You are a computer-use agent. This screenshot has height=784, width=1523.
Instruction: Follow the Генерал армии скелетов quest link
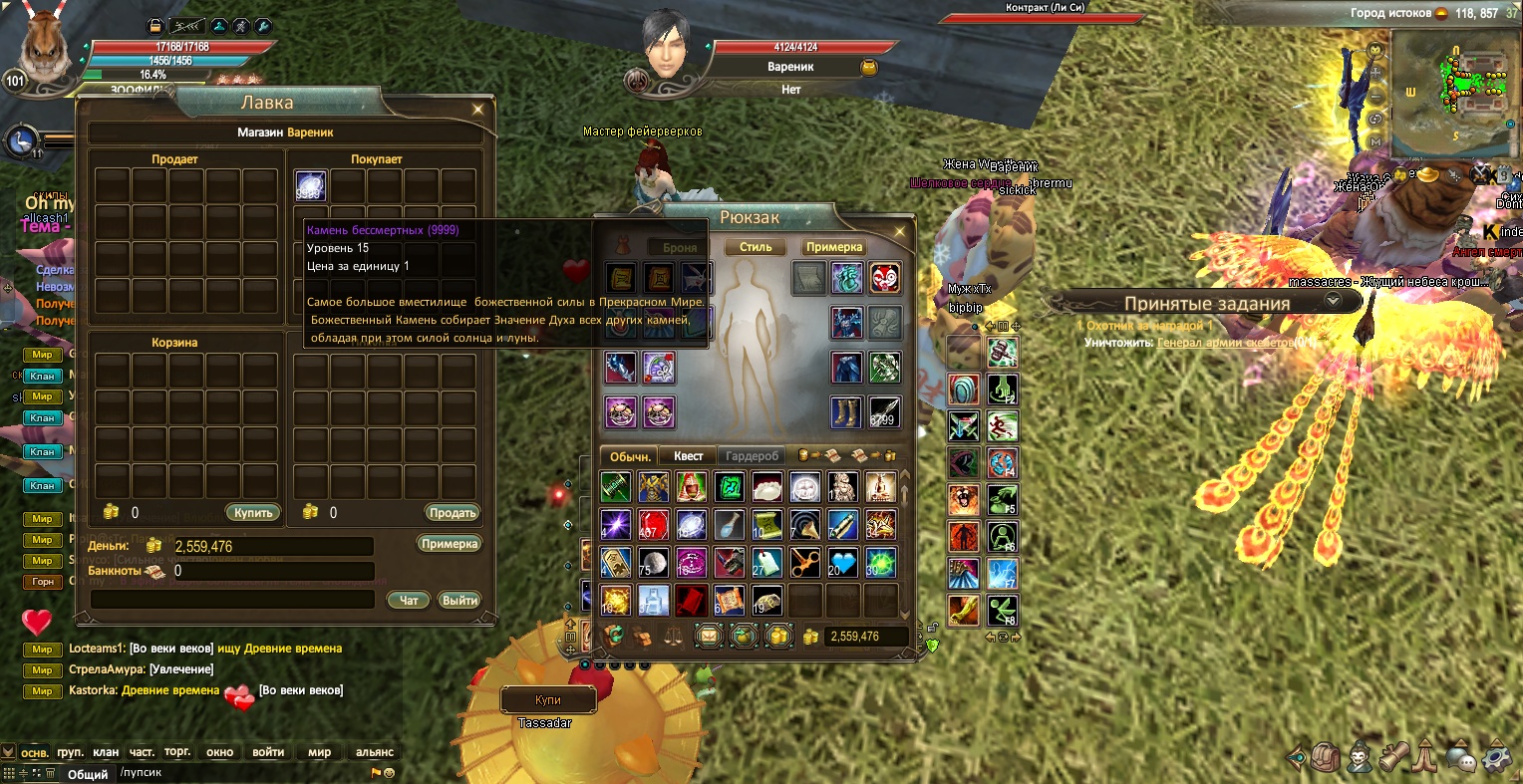click(x=1224, y=343)
